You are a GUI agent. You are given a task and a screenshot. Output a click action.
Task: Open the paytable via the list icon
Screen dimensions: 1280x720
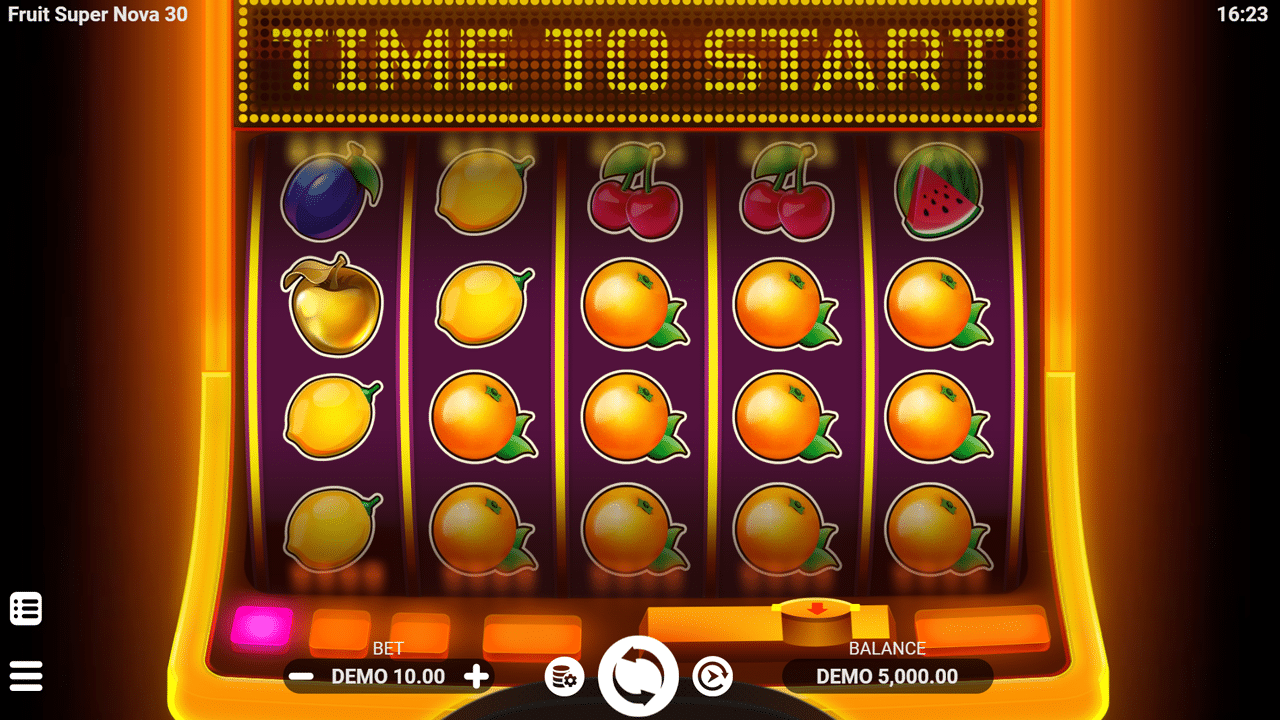(x=27, y=608)
